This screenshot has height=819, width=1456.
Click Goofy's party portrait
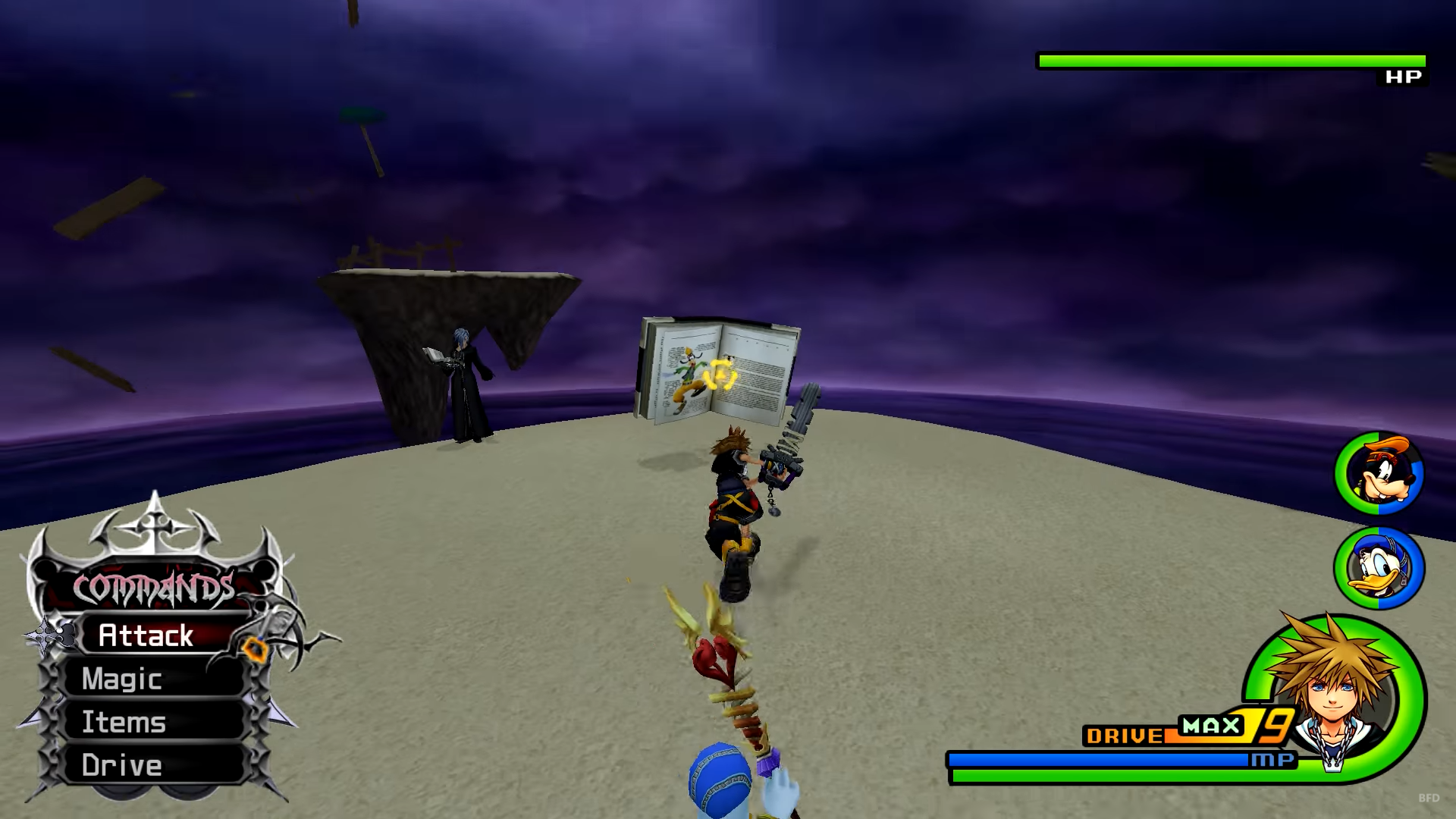[1379, 474]
